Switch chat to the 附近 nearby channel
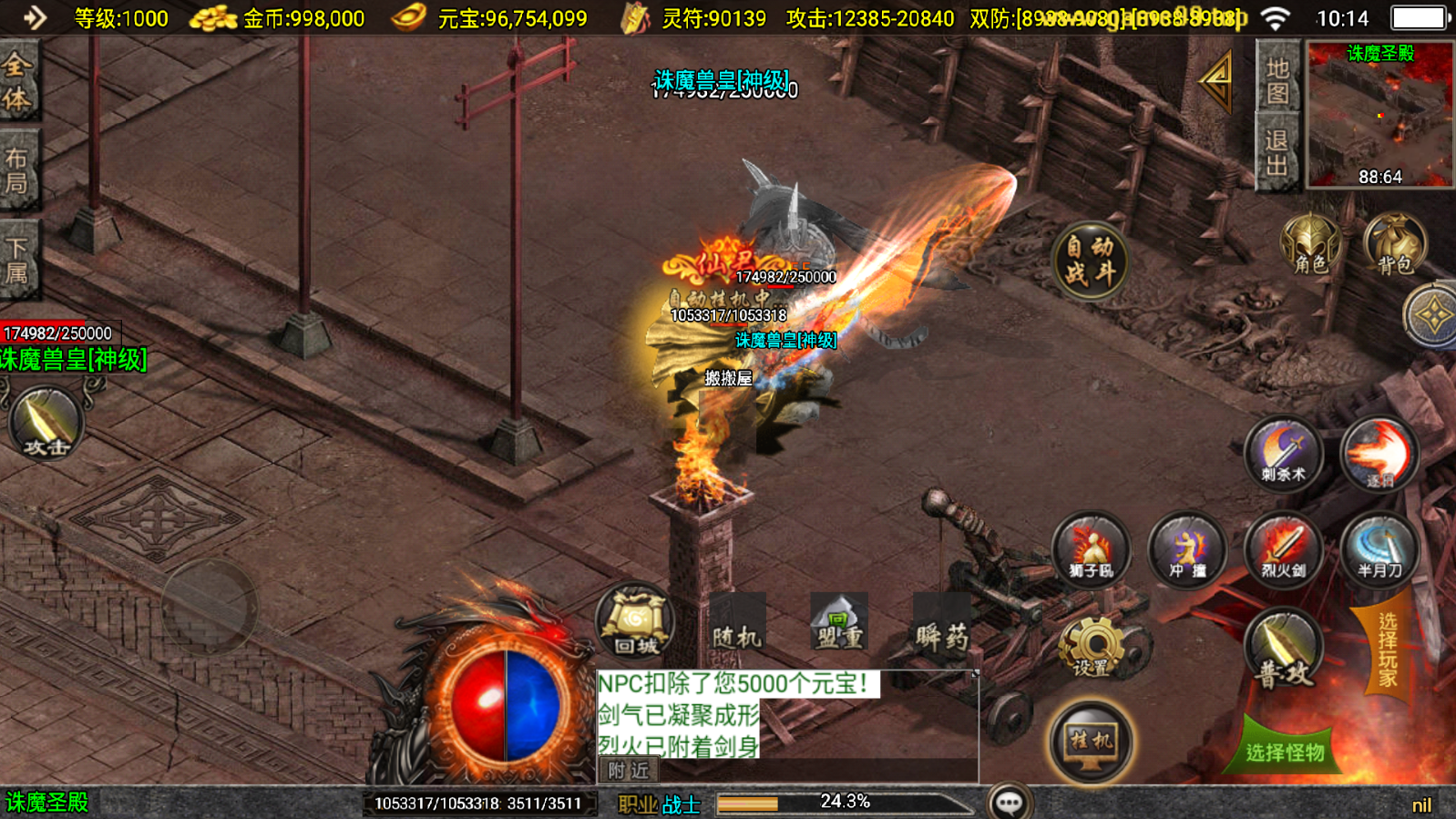 click(629, 771)
